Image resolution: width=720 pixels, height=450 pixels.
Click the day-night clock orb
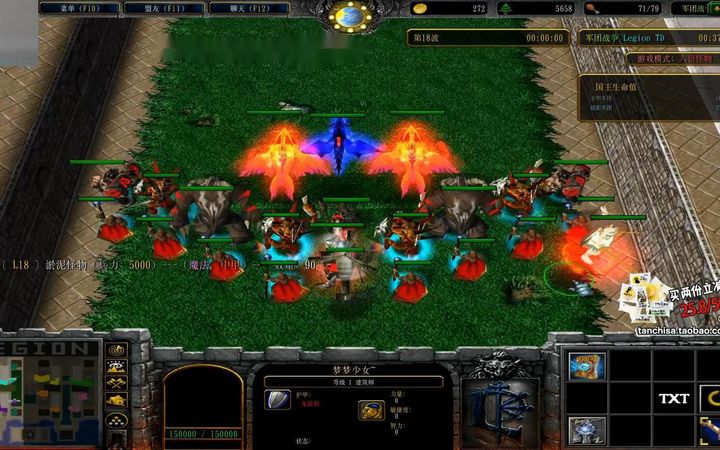coord(350,15)
